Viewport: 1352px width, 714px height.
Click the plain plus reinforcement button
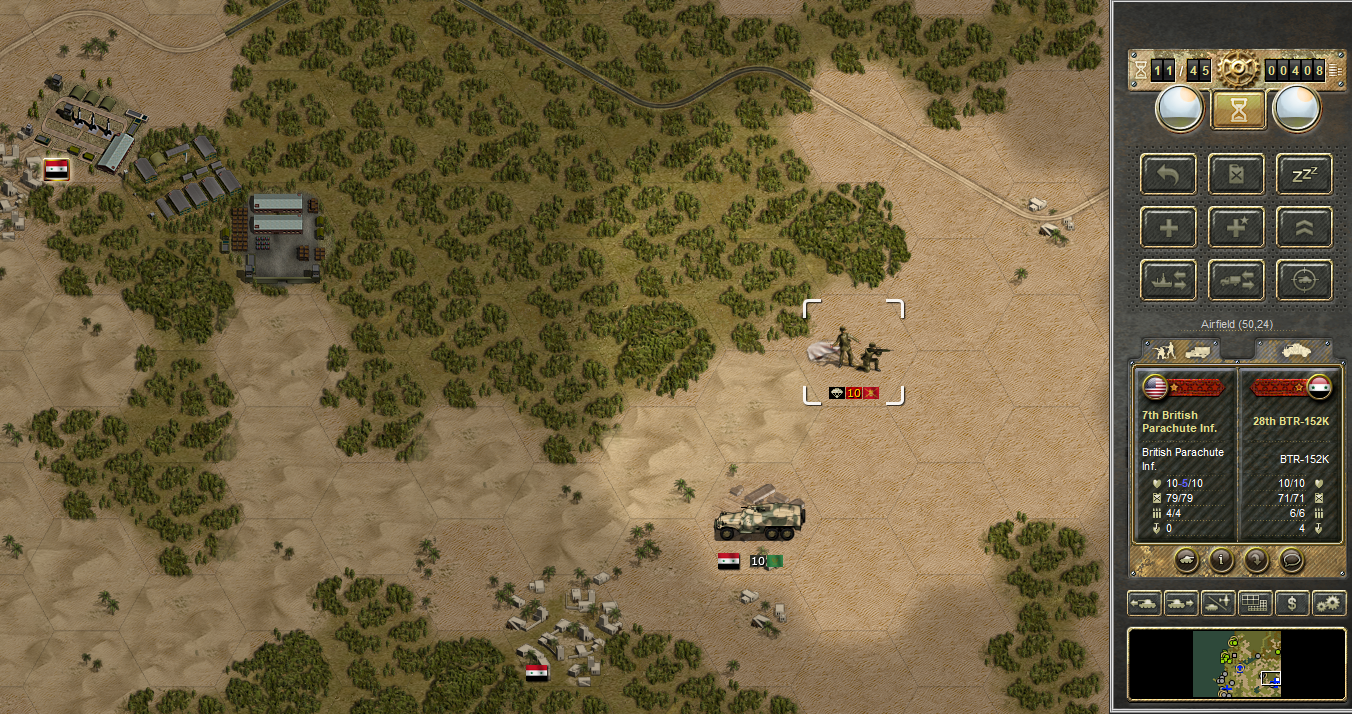[x=1168, y=228]
